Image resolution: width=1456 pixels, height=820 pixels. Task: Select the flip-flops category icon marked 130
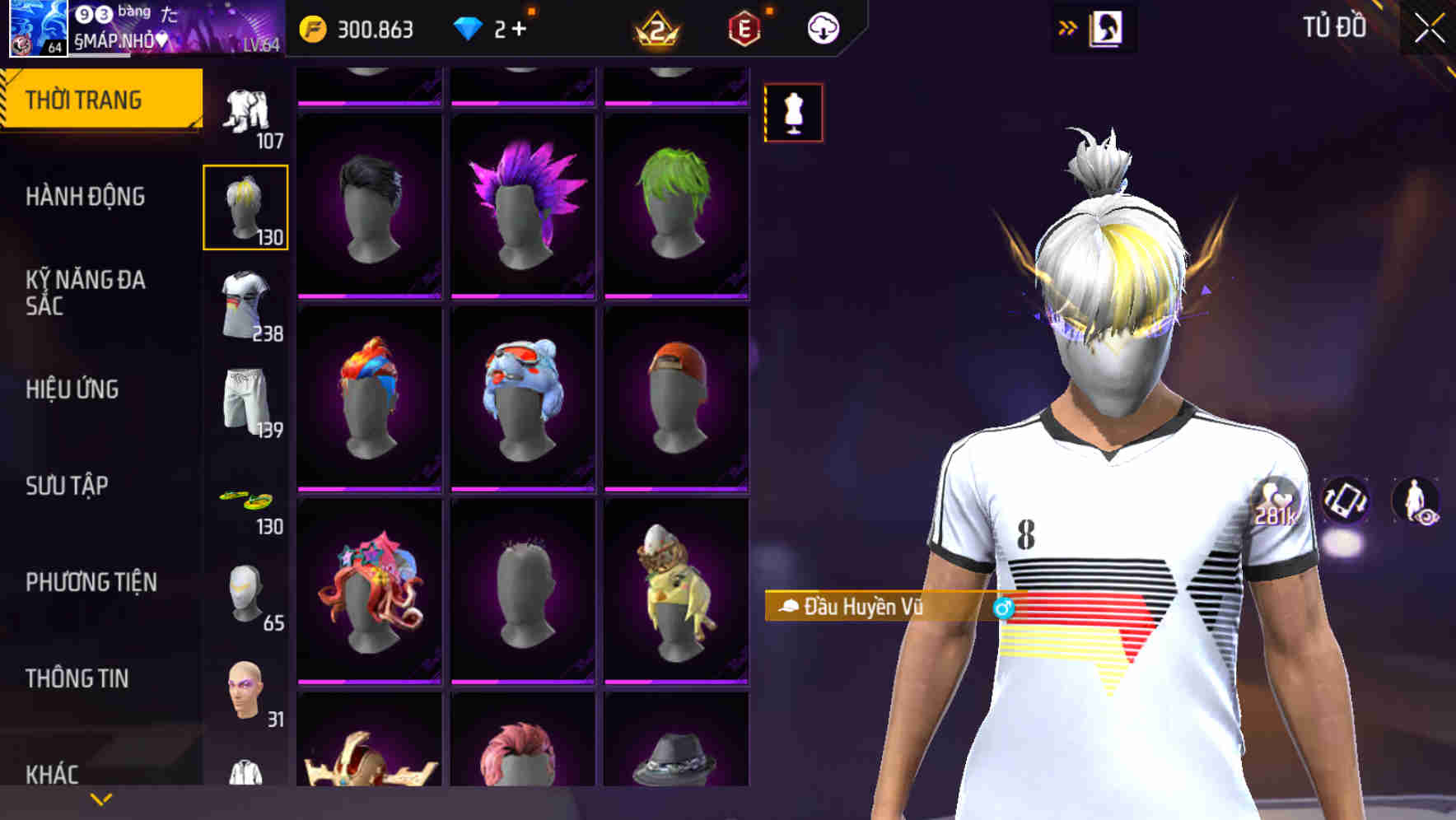click(246, 501)
